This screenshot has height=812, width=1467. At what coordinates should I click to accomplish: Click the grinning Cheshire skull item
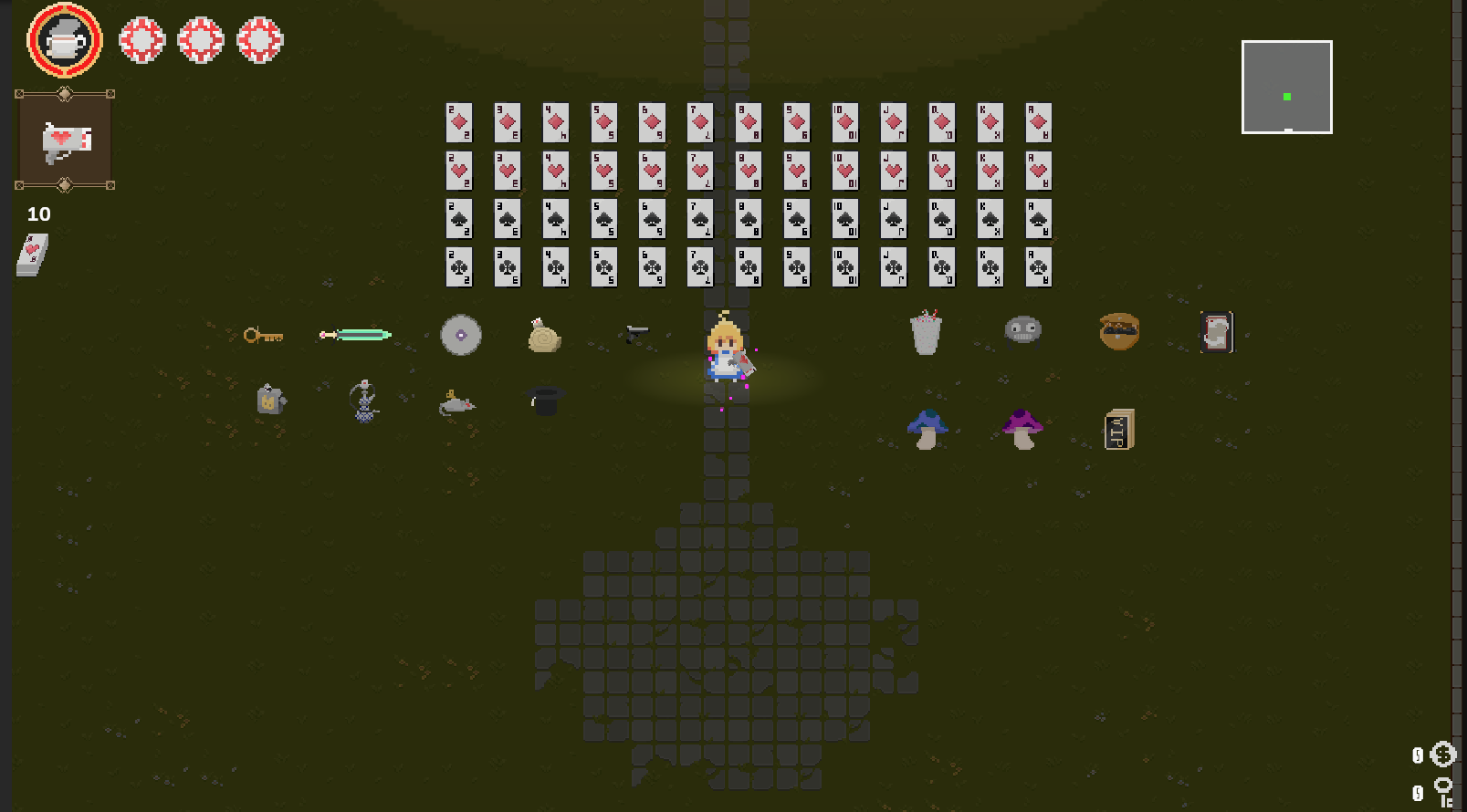coord(1022,329)
